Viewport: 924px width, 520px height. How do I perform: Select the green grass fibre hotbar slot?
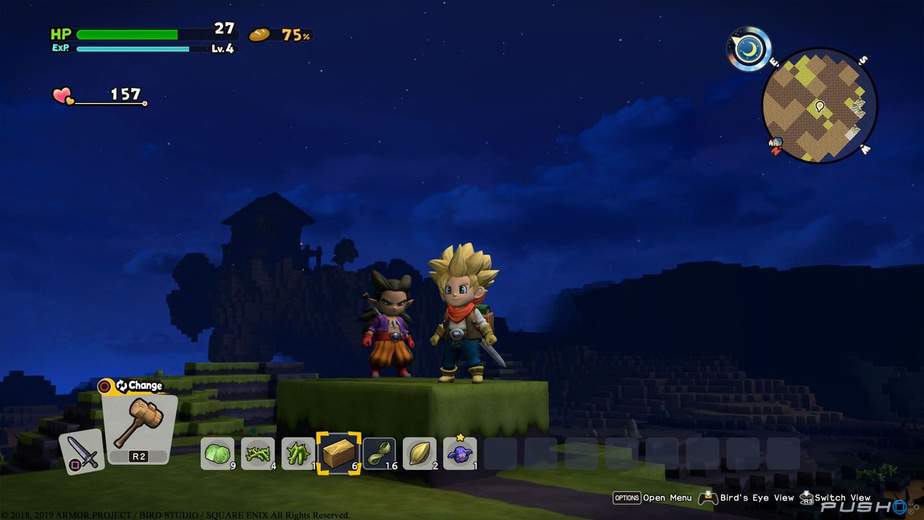coord(259,453)
